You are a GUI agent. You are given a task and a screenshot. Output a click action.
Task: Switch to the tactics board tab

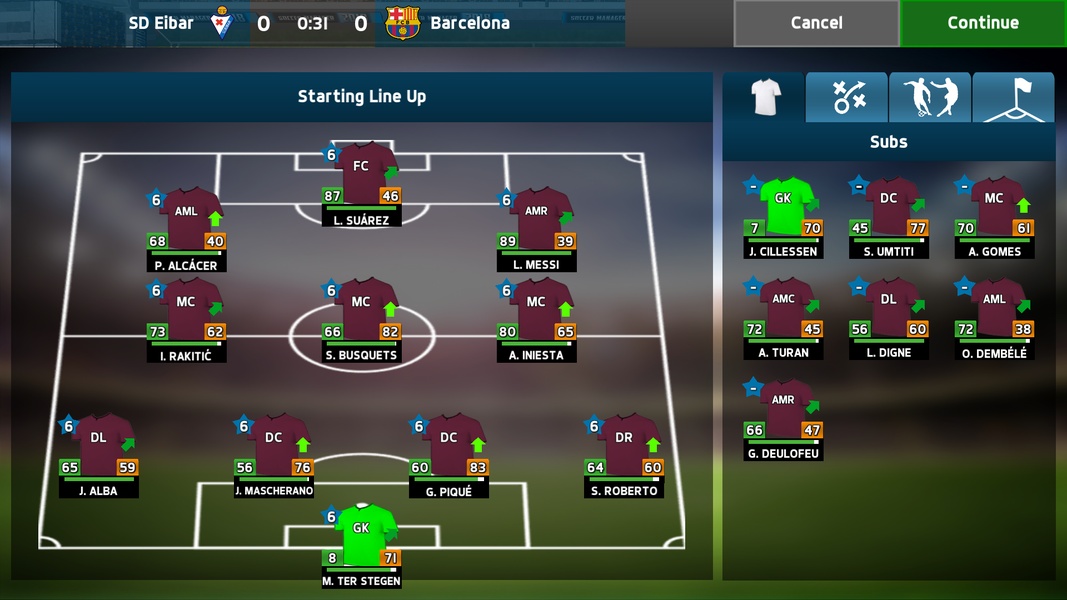point(847,97)
